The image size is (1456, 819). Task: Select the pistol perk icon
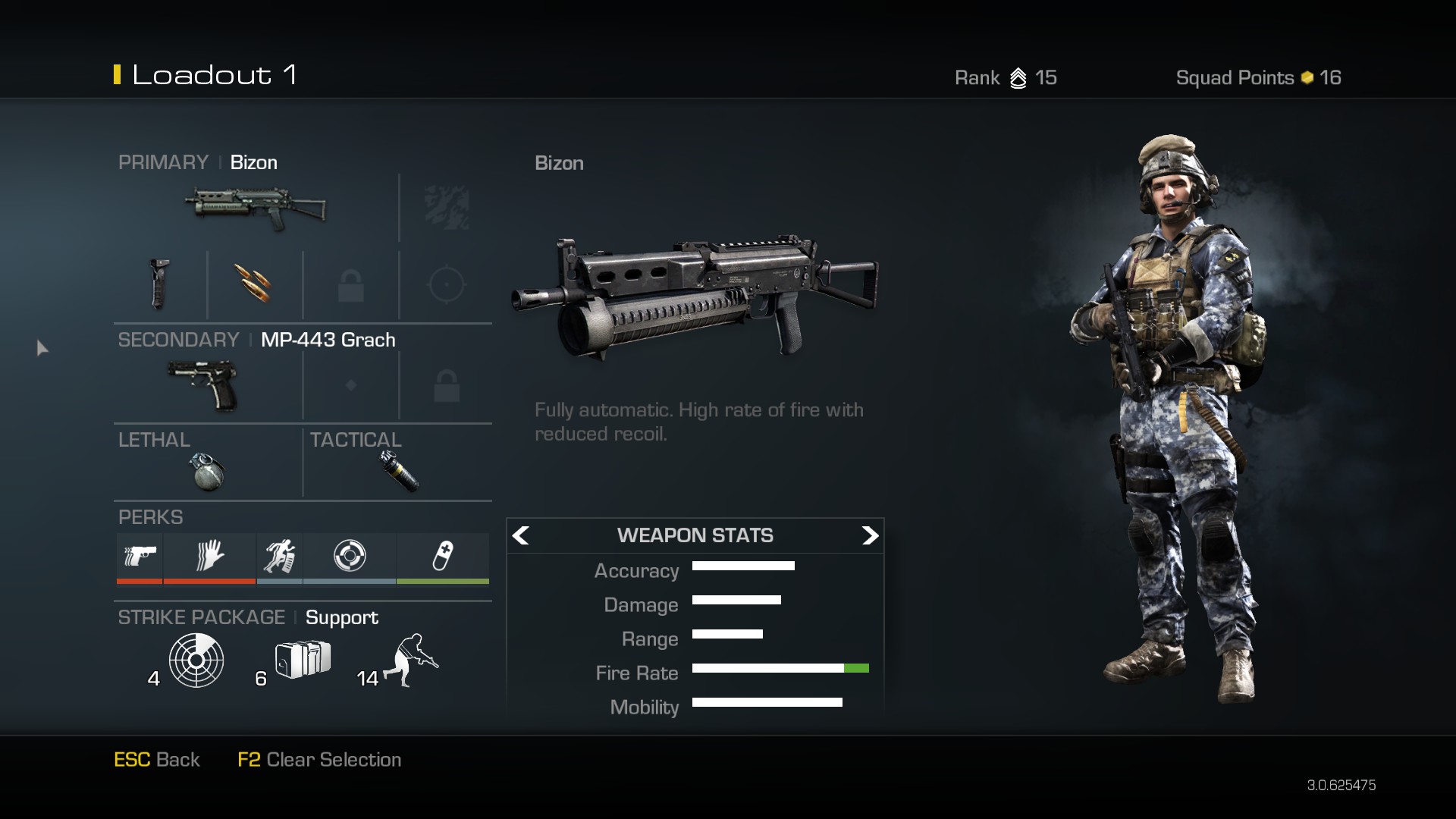tap(140, 557)
